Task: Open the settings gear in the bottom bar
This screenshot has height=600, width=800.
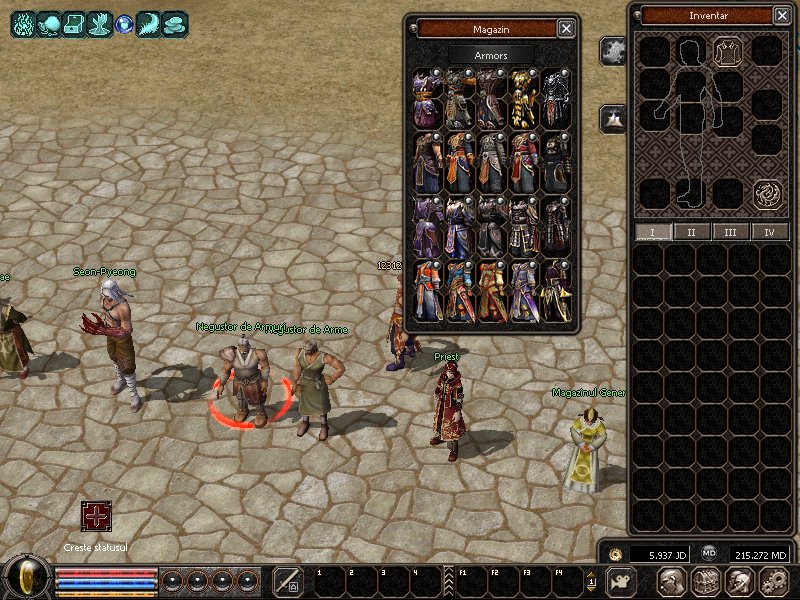Action: click(x=773, y=581)
